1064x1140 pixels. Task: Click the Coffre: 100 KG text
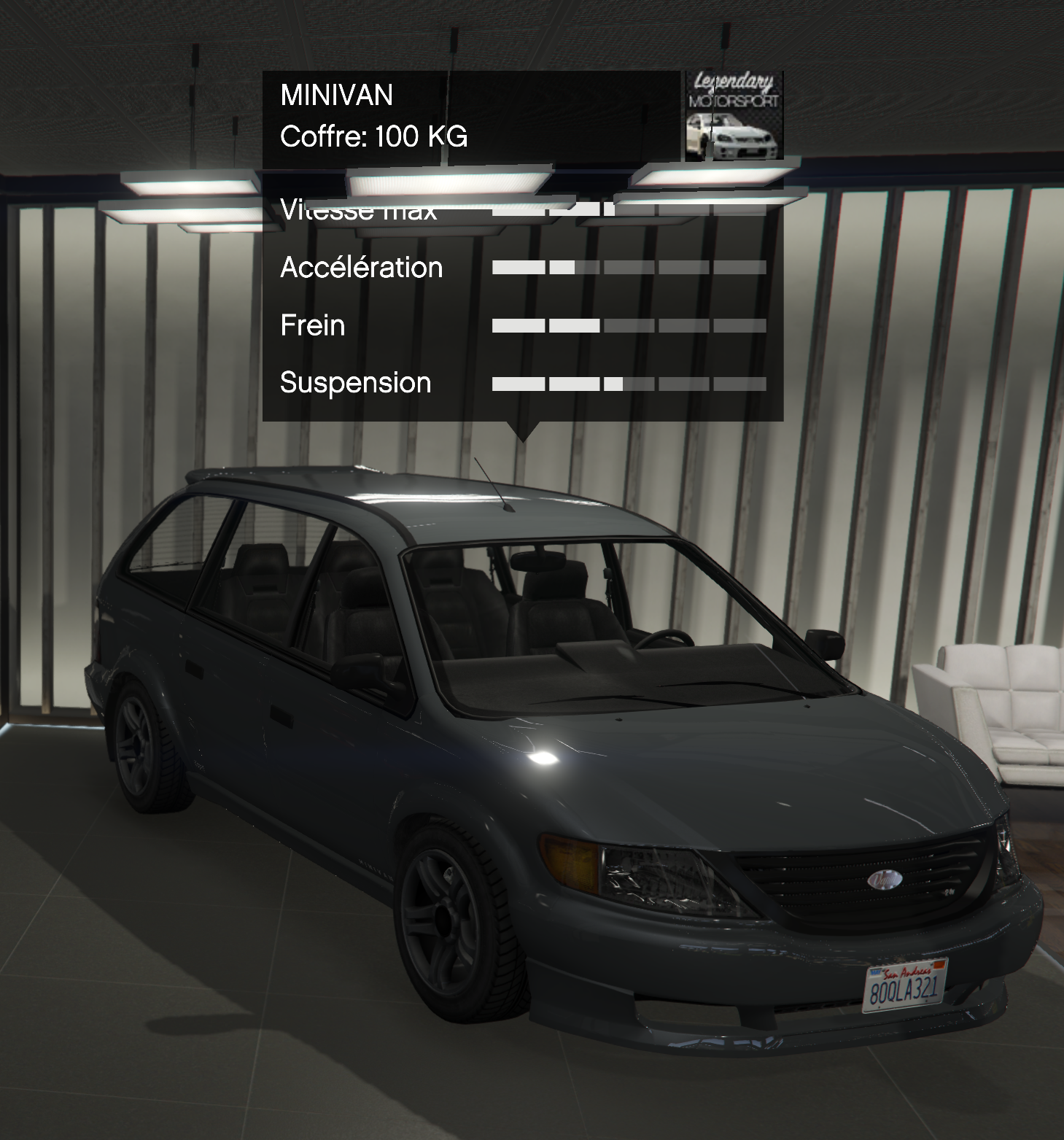click(375, 136)
